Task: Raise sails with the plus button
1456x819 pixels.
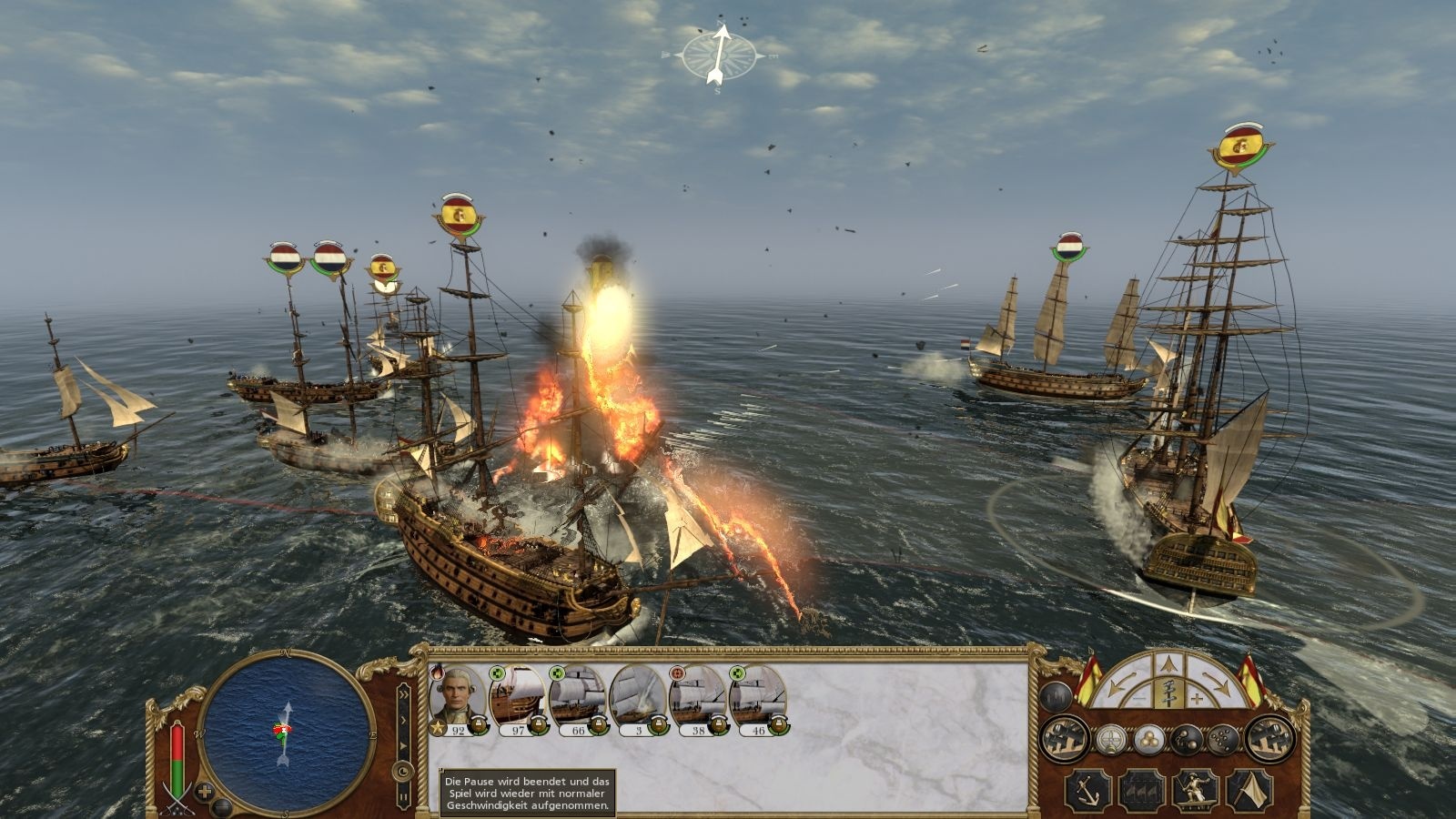Action: (1197, 698)
